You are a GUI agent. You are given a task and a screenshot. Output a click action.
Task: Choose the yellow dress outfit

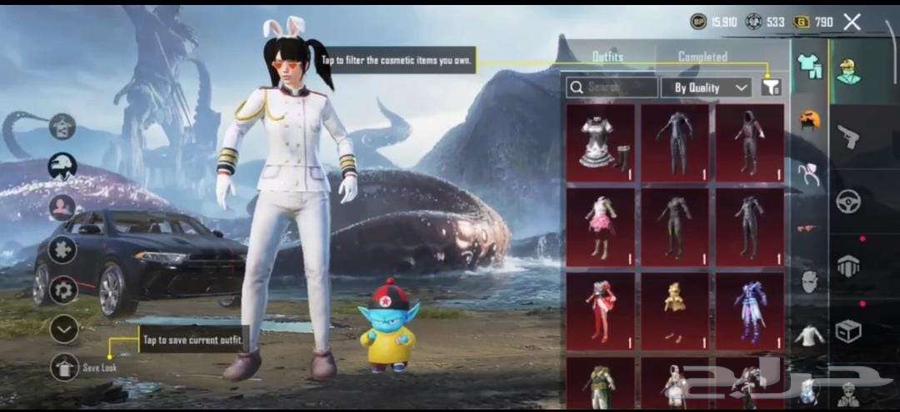[674, 309]
